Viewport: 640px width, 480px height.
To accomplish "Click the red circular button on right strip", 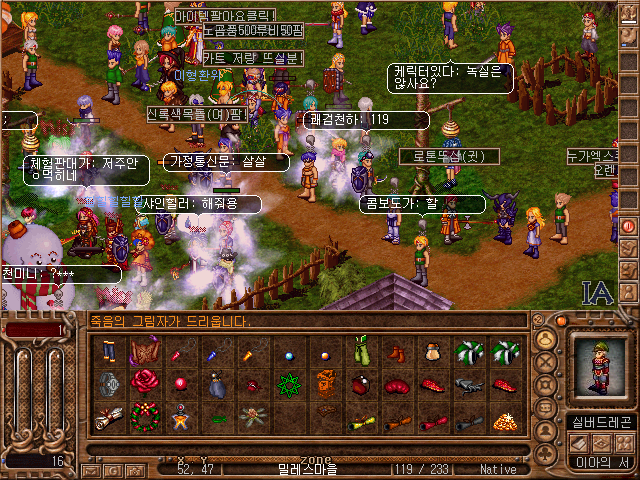I will click(629, 226).
